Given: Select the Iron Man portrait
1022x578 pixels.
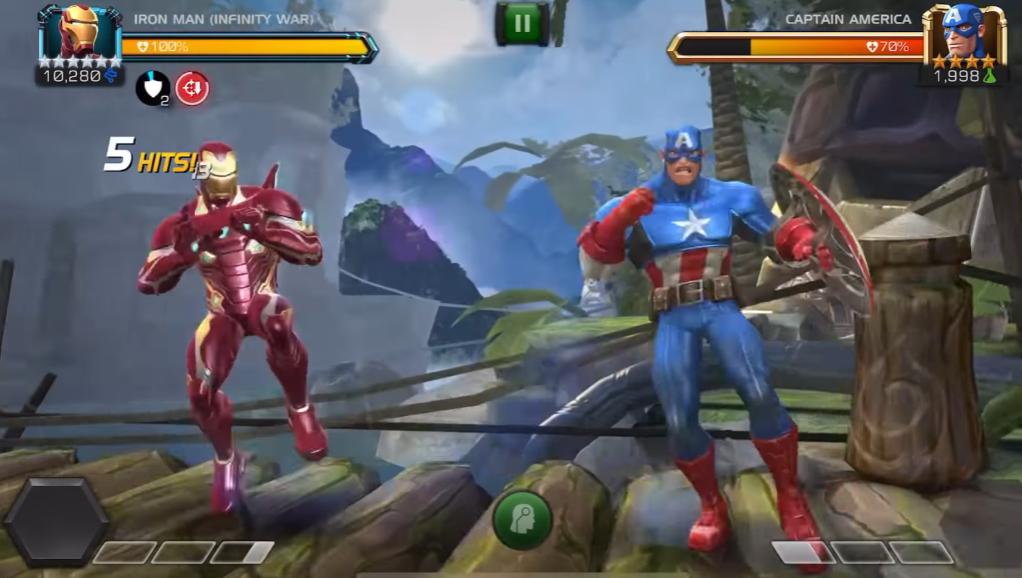Looking at the screenshot, I should pos(79,32).
